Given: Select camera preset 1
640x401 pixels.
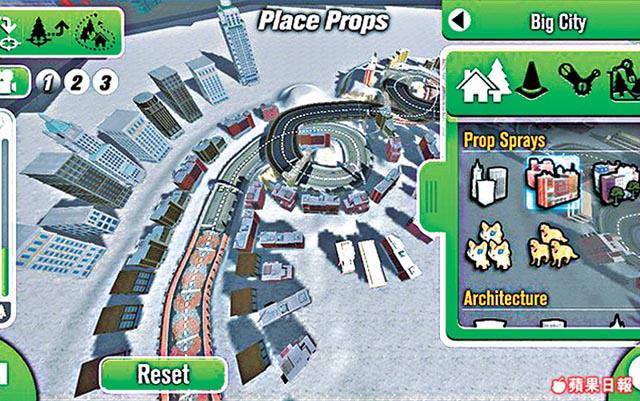Looking at the screenshot, I should click(x=46, y=81).
